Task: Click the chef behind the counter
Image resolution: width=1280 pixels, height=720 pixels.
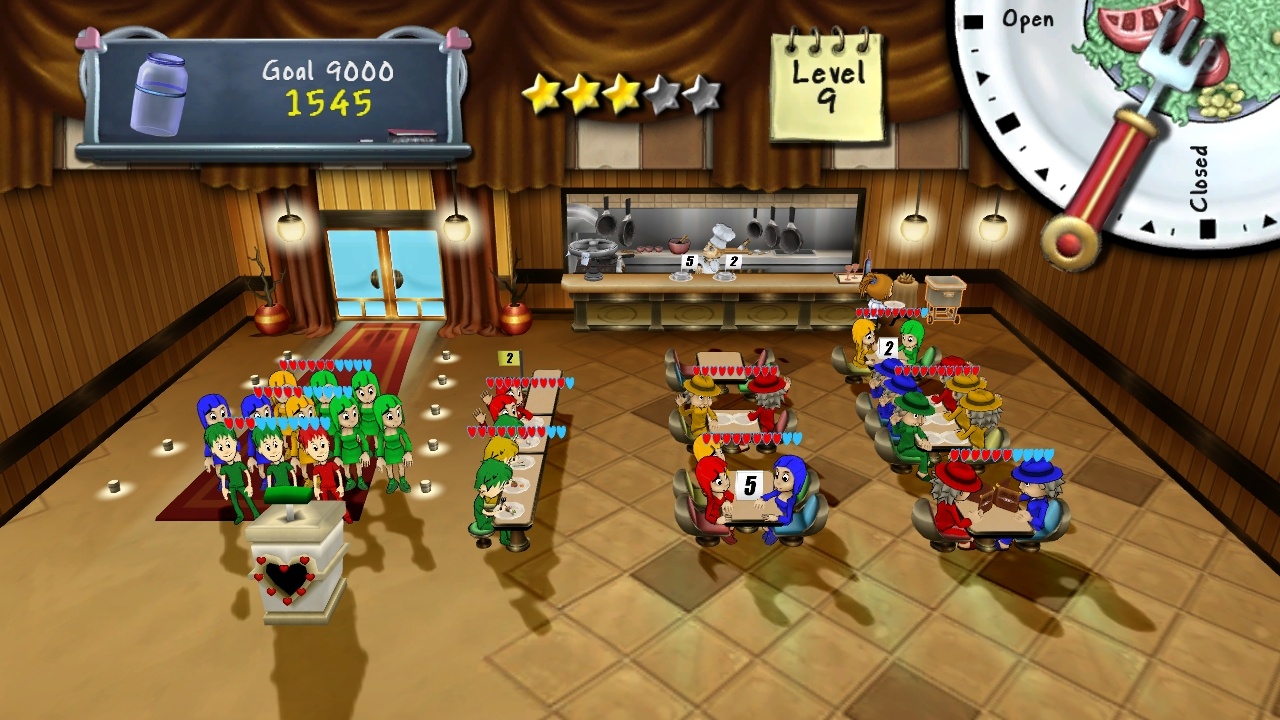Action: (714, 245)
